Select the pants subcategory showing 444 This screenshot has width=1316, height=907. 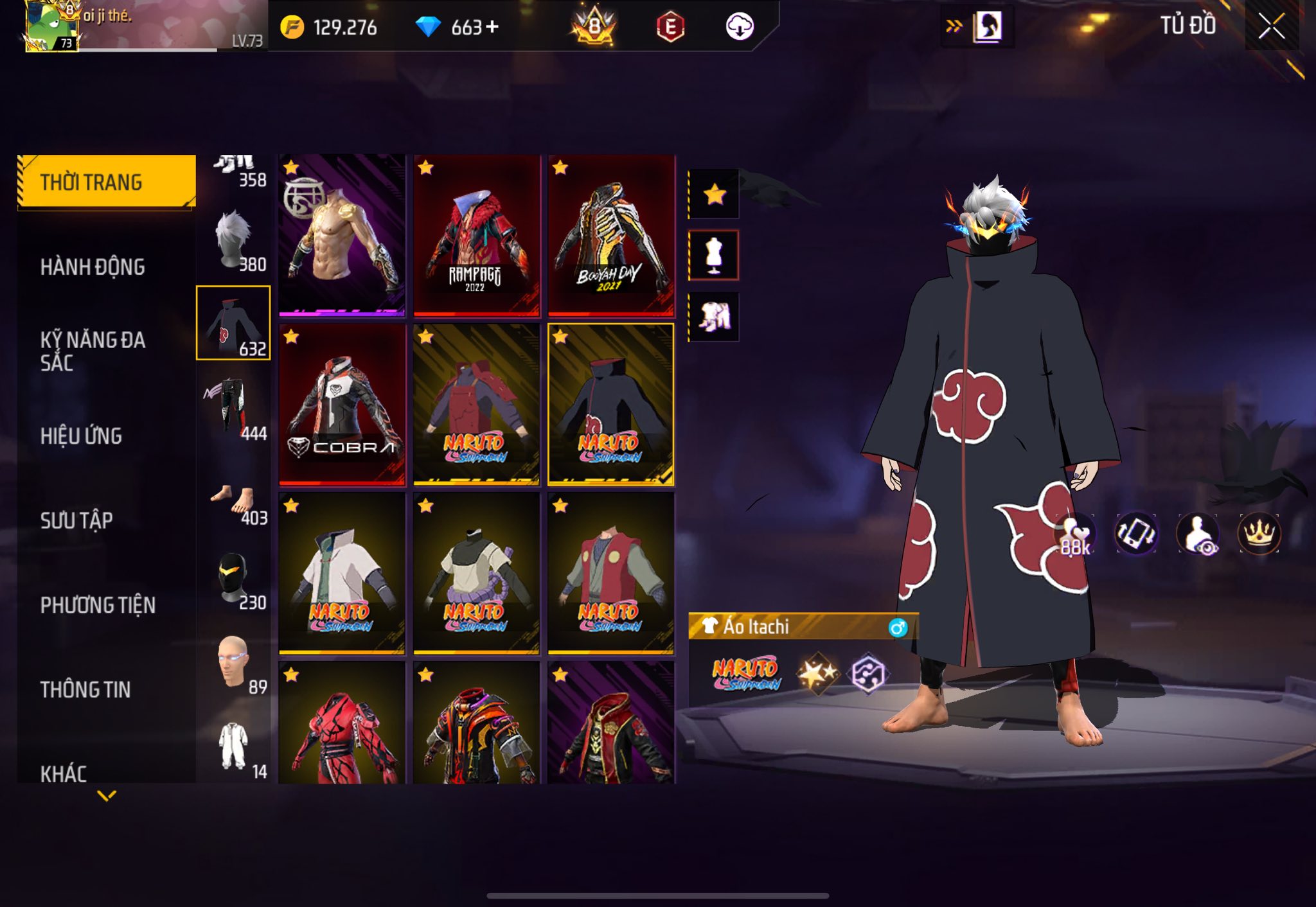[233, 409]
